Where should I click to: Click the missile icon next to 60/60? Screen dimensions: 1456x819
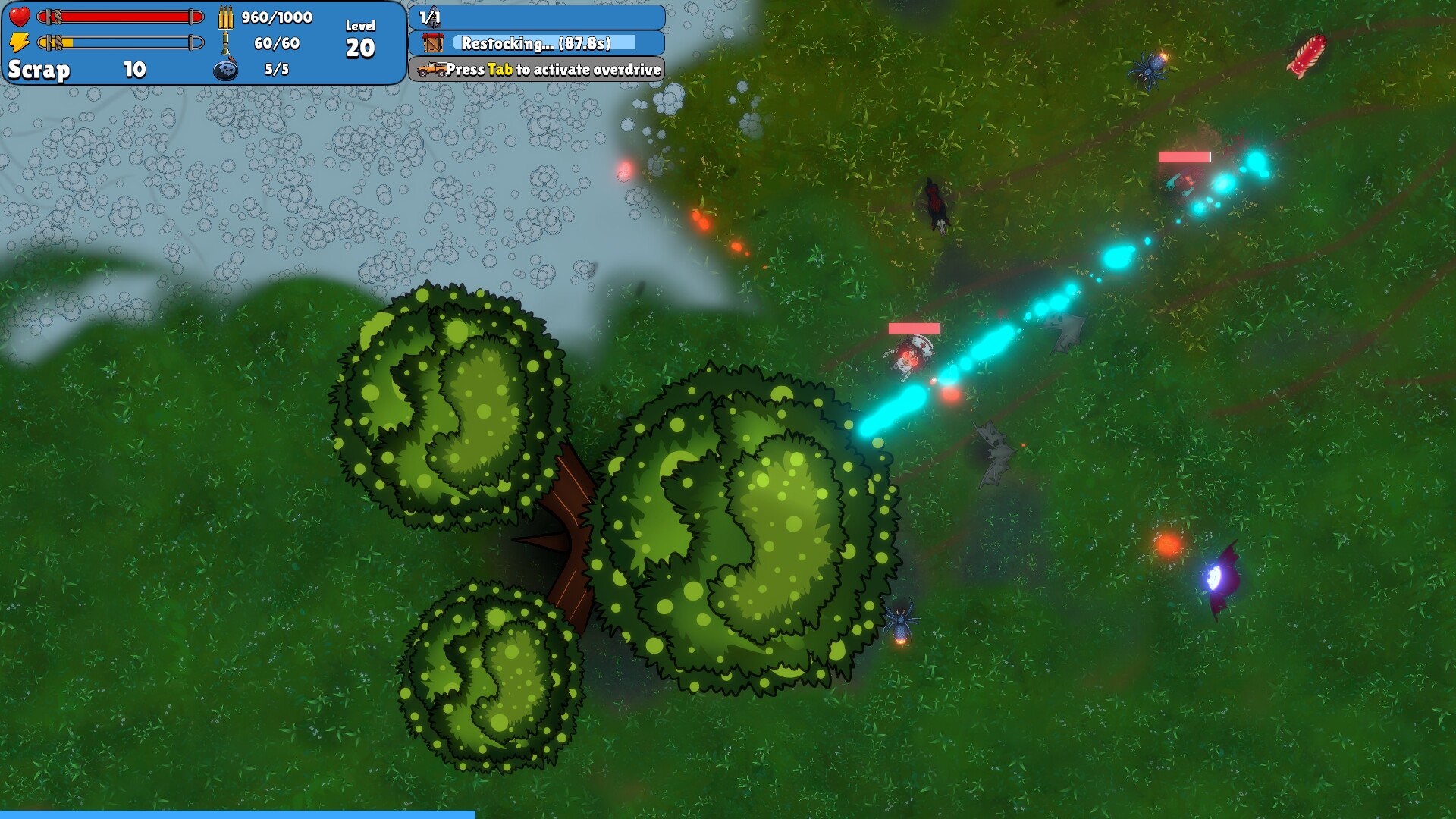click(x=226, y=43)
